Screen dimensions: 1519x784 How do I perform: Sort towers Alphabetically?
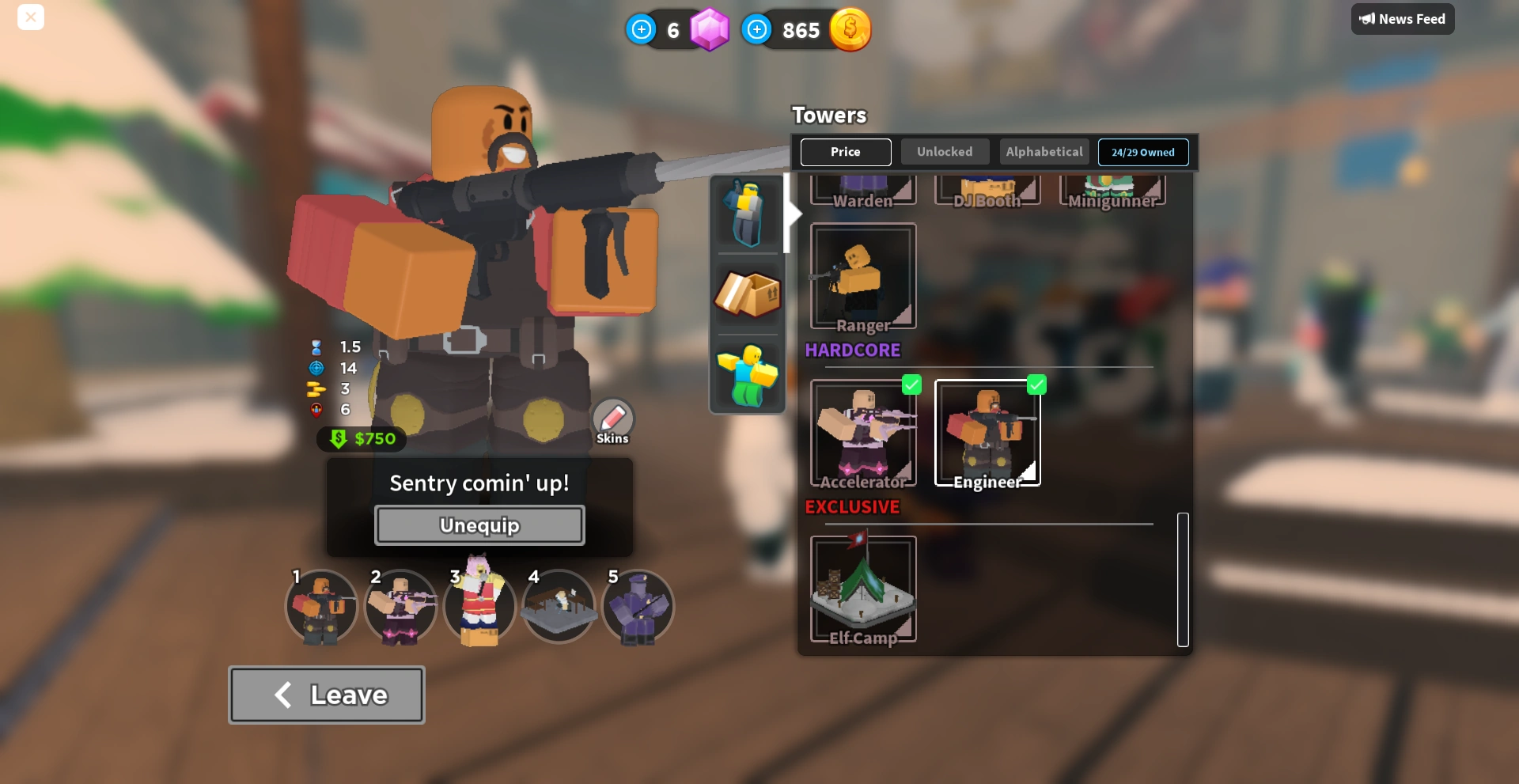tap(1044, 151)
